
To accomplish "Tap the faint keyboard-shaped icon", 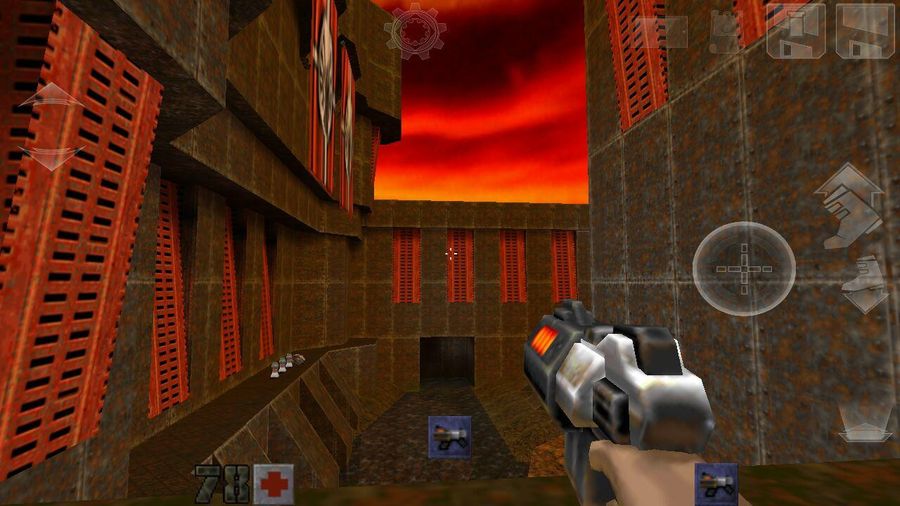I will [664, 32].
